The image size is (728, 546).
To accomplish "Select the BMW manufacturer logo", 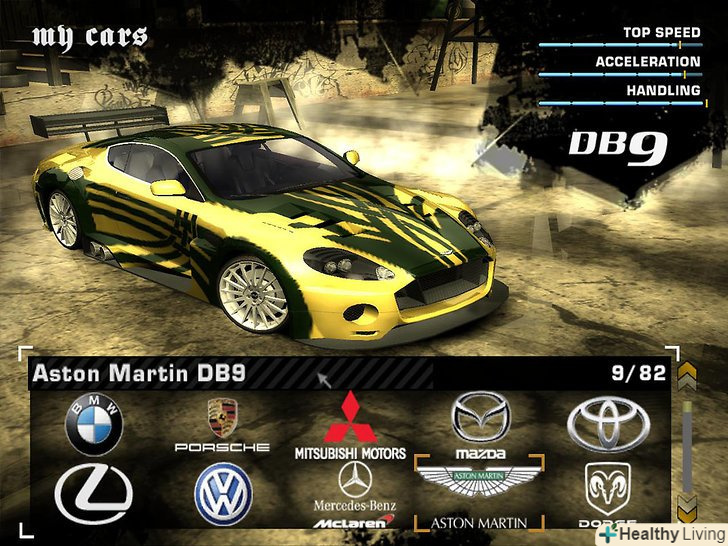I will [x=93, y=424].
